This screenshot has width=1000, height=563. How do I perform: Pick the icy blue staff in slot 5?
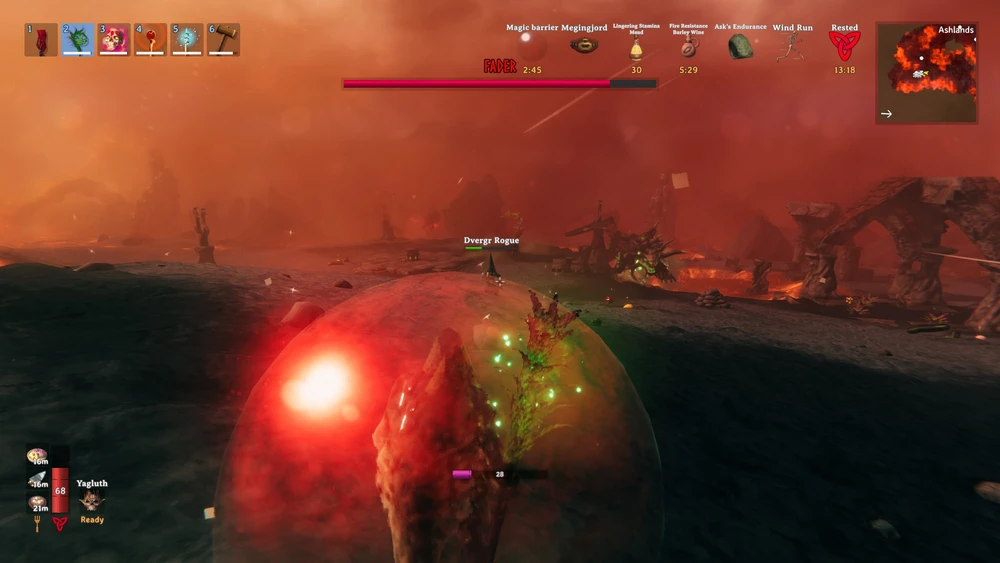pyautogui.click(x=187, y=40)
